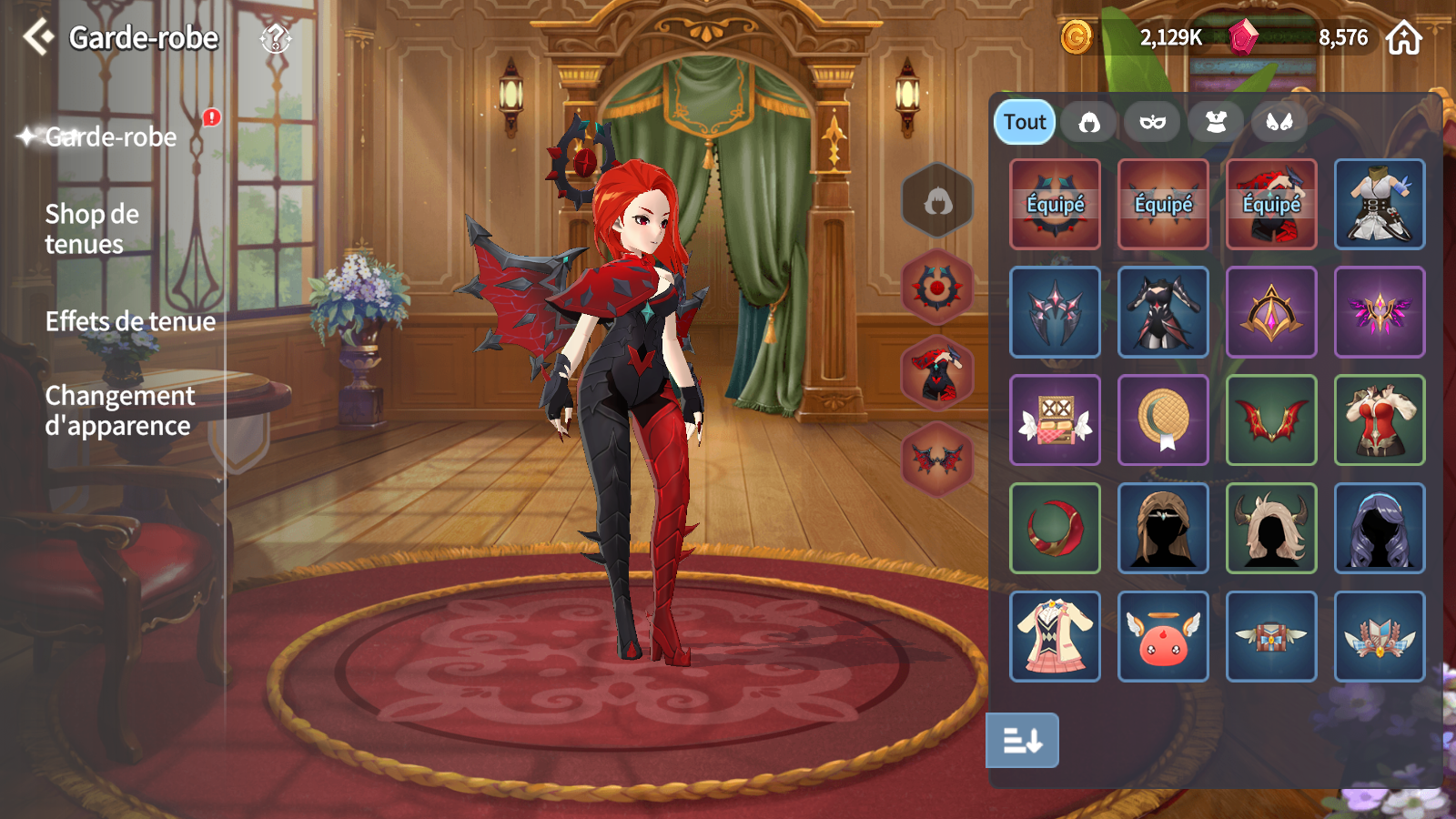Open the help question mark icon
This screenshot has height=819, width=1456.
[x=276, y=38]
